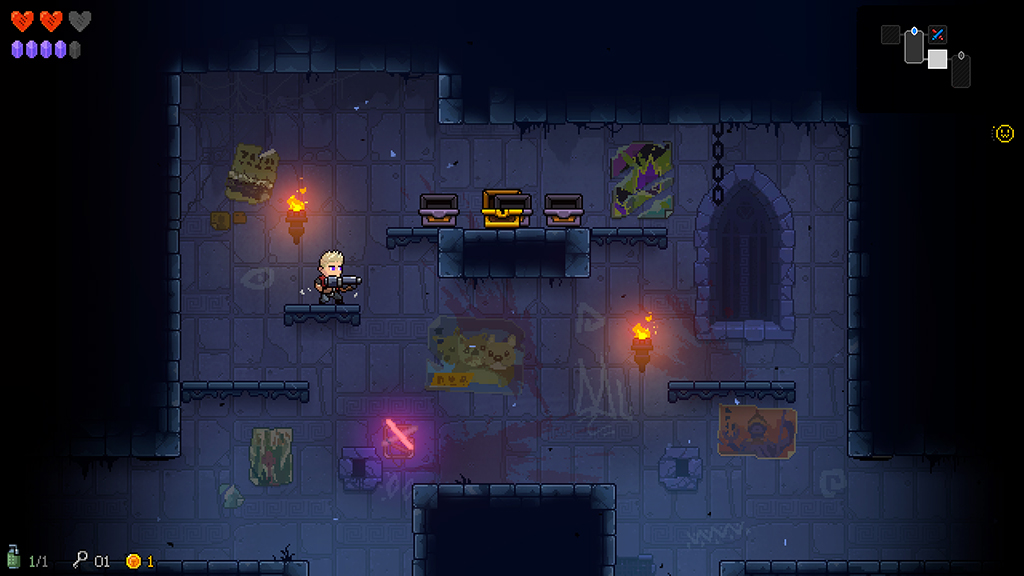1024x576 pixels.
Task: Click the dungeon room minimap
Action: (x=926, y=55)
